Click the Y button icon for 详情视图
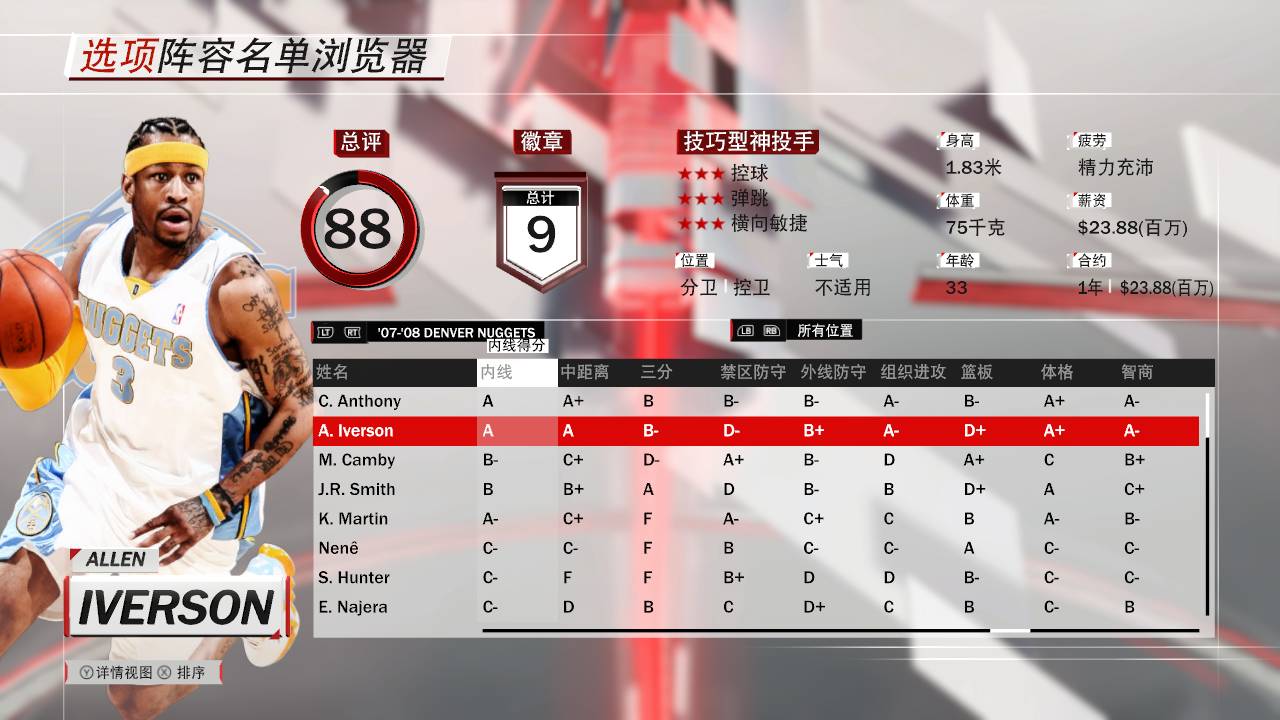Image resolution: width=1280 pixels, height=720 pixels. (x=87, y=672)
